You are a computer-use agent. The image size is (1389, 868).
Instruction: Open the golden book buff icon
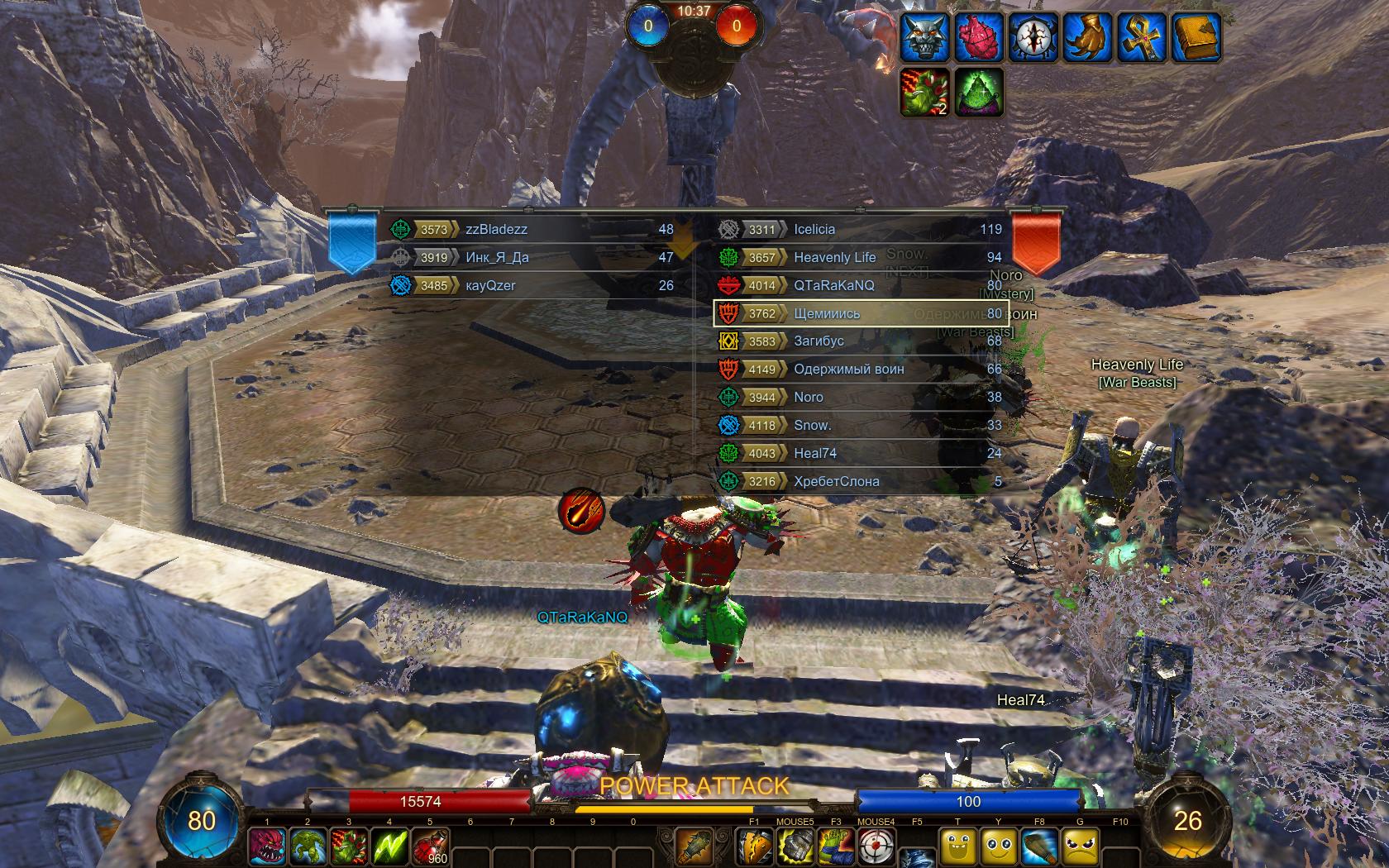pyautogui.click(x=1196, y=37)
